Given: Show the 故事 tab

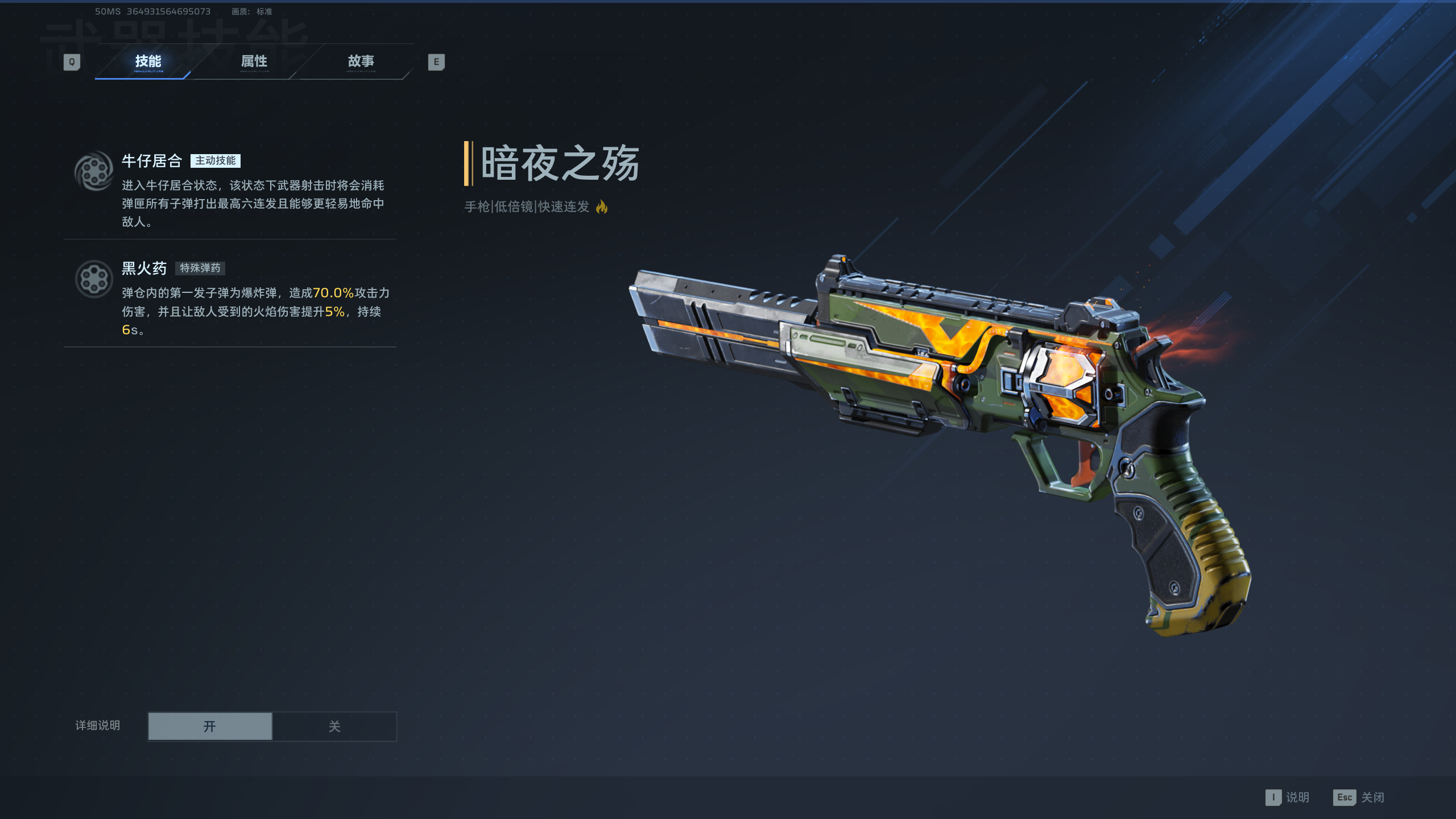Looking at the screenshot, I should tap(361, 61).
